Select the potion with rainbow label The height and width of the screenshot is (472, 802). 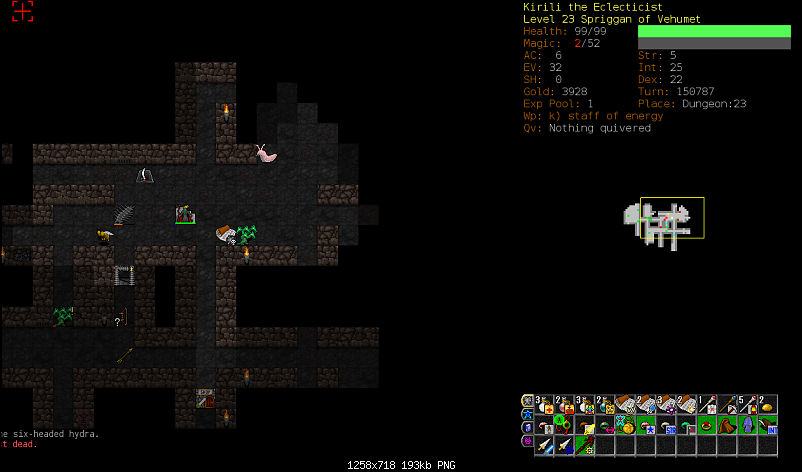(584, 405)
